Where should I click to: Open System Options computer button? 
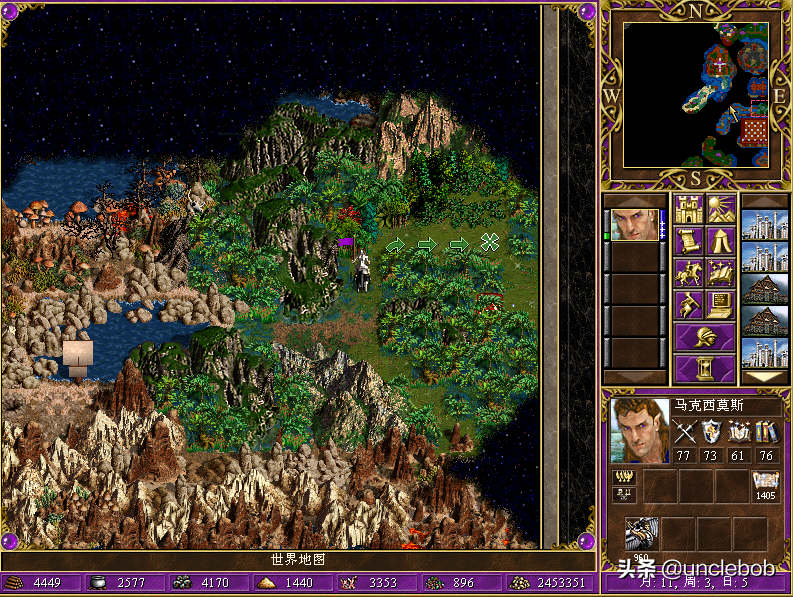coord(720,304)
